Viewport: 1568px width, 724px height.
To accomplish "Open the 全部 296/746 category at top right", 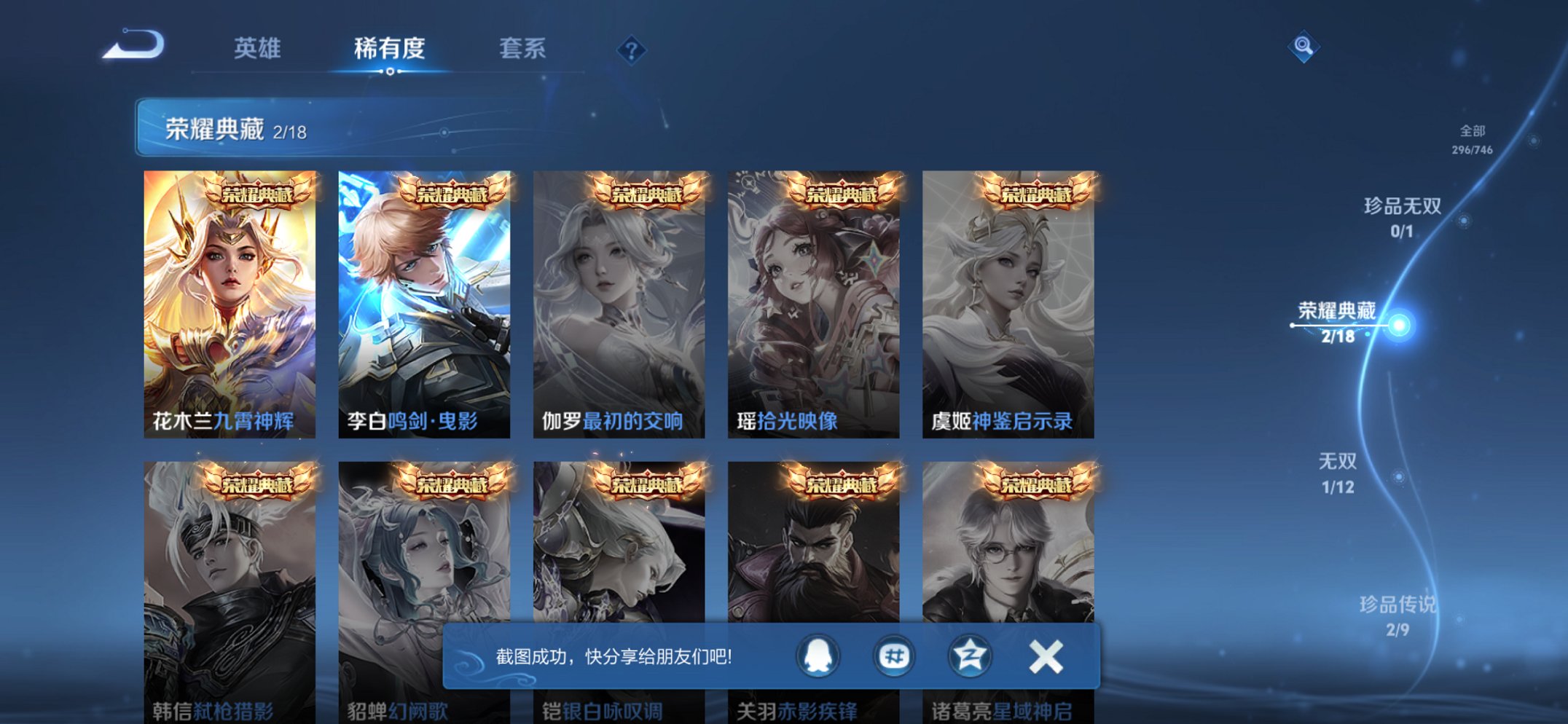I will (x=1473, y=141).
